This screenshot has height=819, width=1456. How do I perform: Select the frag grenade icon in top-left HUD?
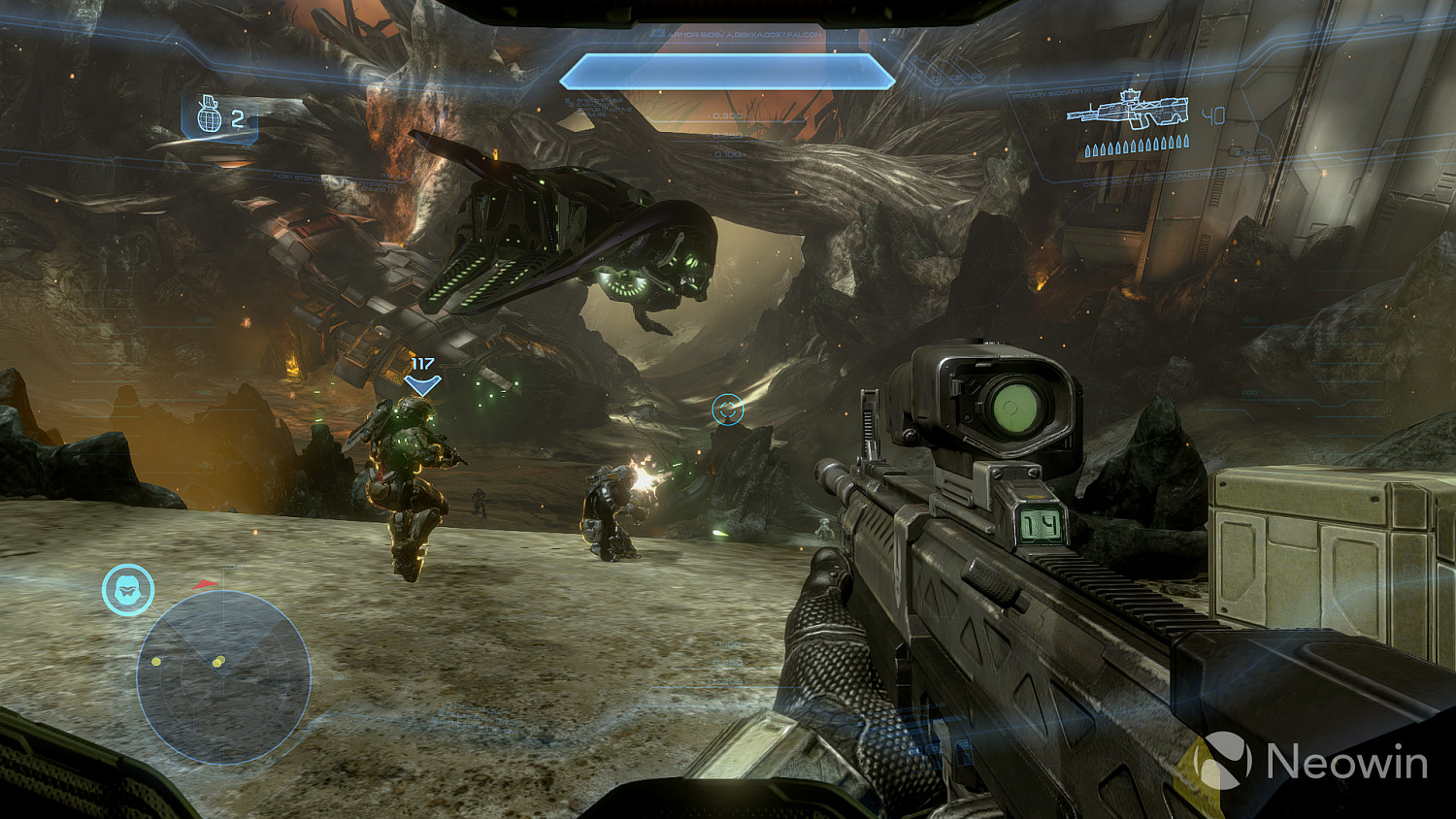coord(207,117)
